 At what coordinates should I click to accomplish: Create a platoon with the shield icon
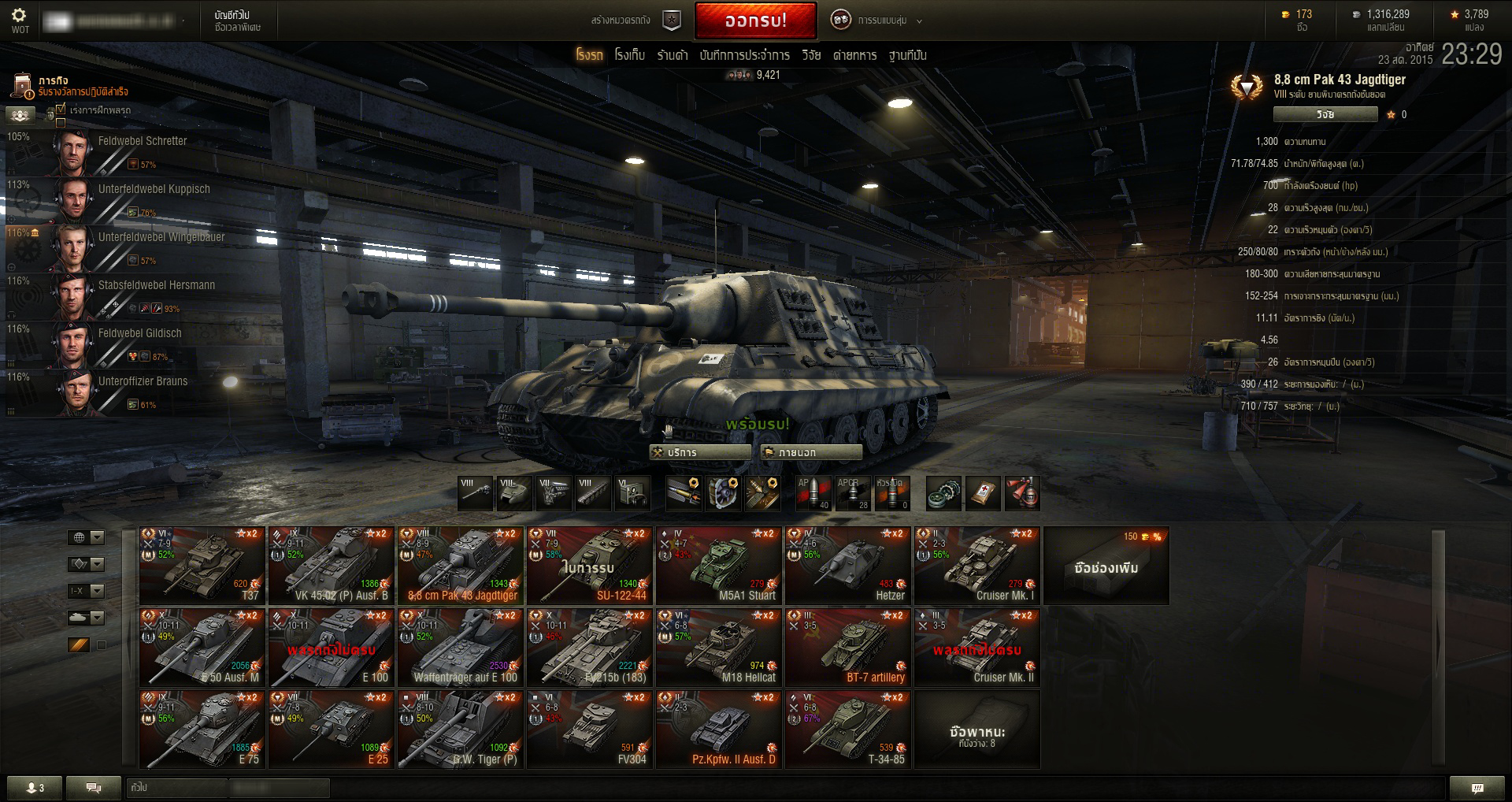[671, 20]
